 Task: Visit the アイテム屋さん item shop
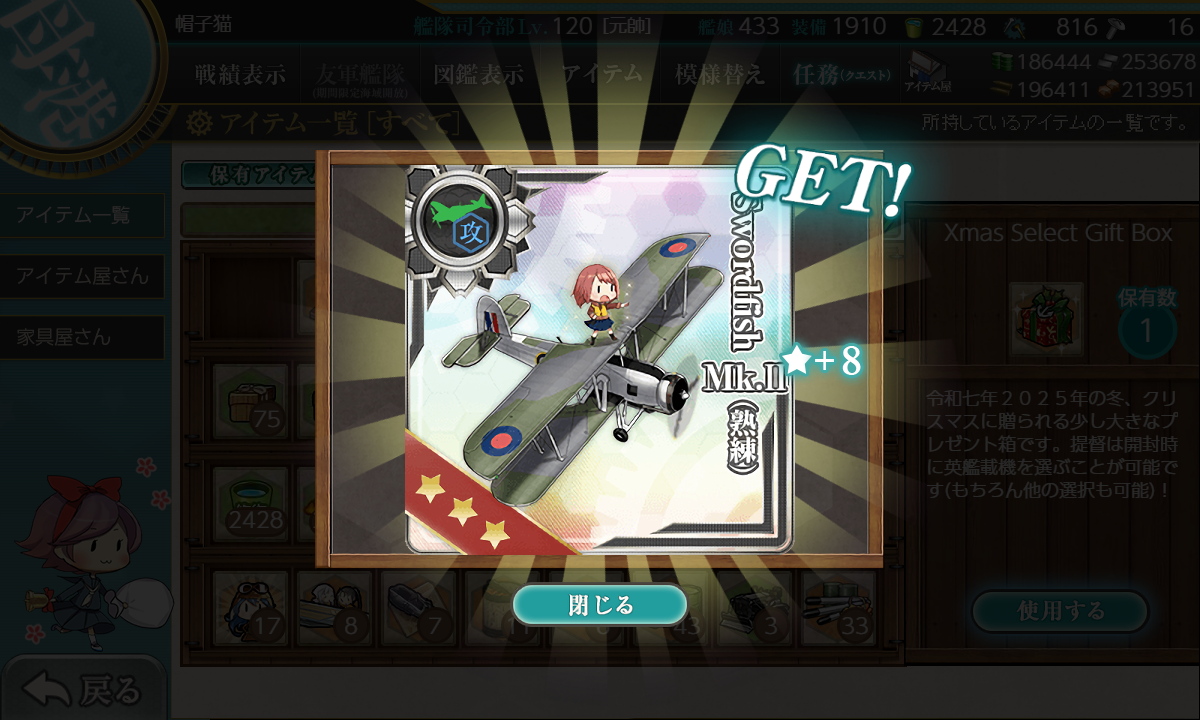(x=82, y=276)
